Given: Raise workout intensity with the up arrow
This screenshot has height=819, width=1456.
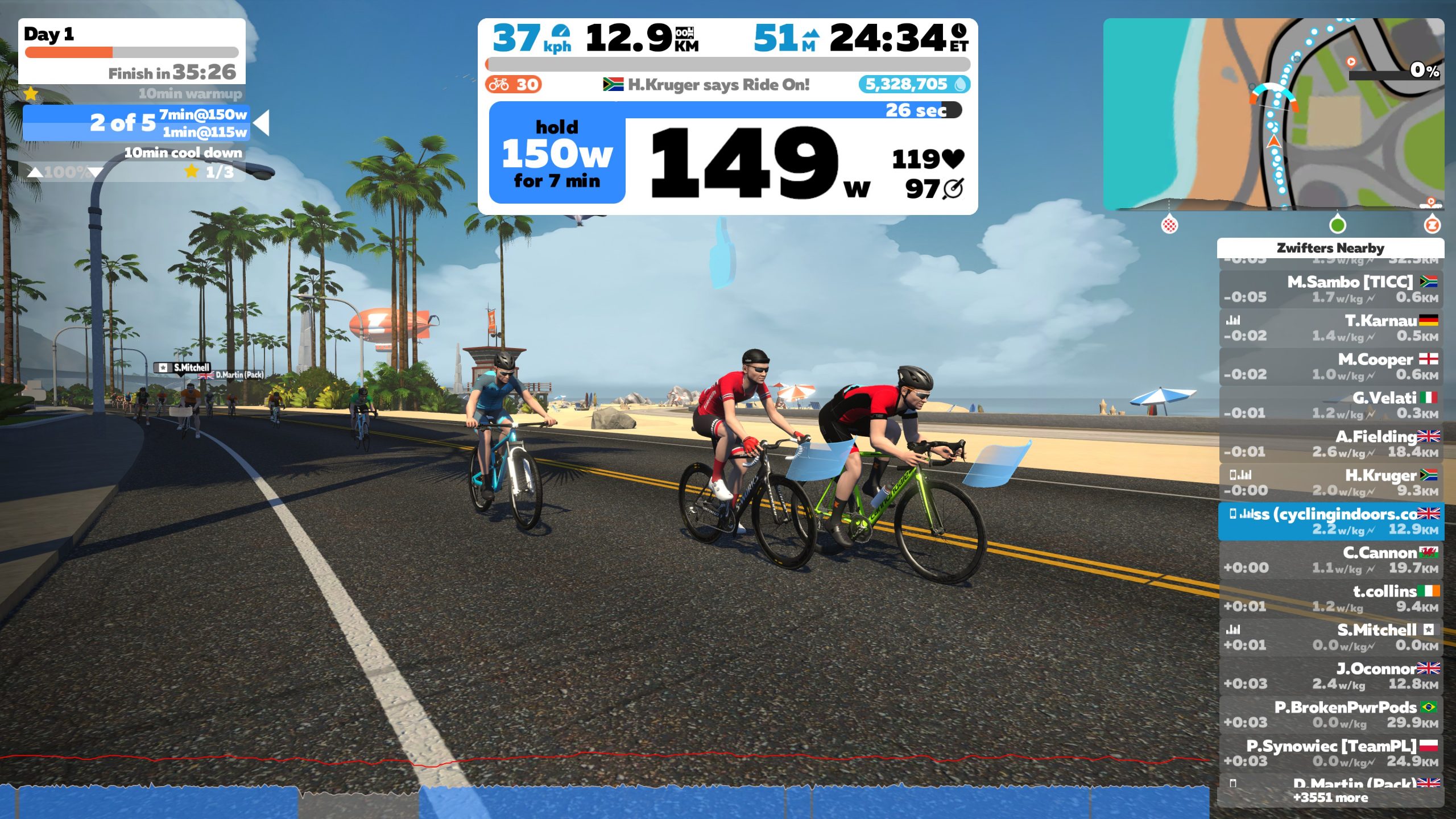Looking at the screenshot, I should 35,172.
